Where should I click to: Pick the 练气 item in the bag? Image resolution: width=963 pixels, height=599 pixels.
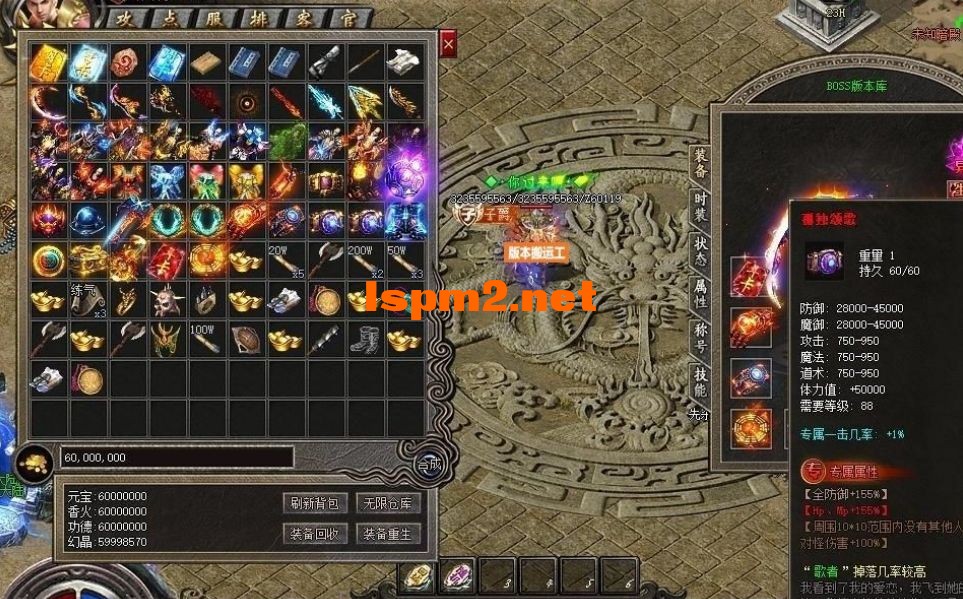(x=87, y=299)
